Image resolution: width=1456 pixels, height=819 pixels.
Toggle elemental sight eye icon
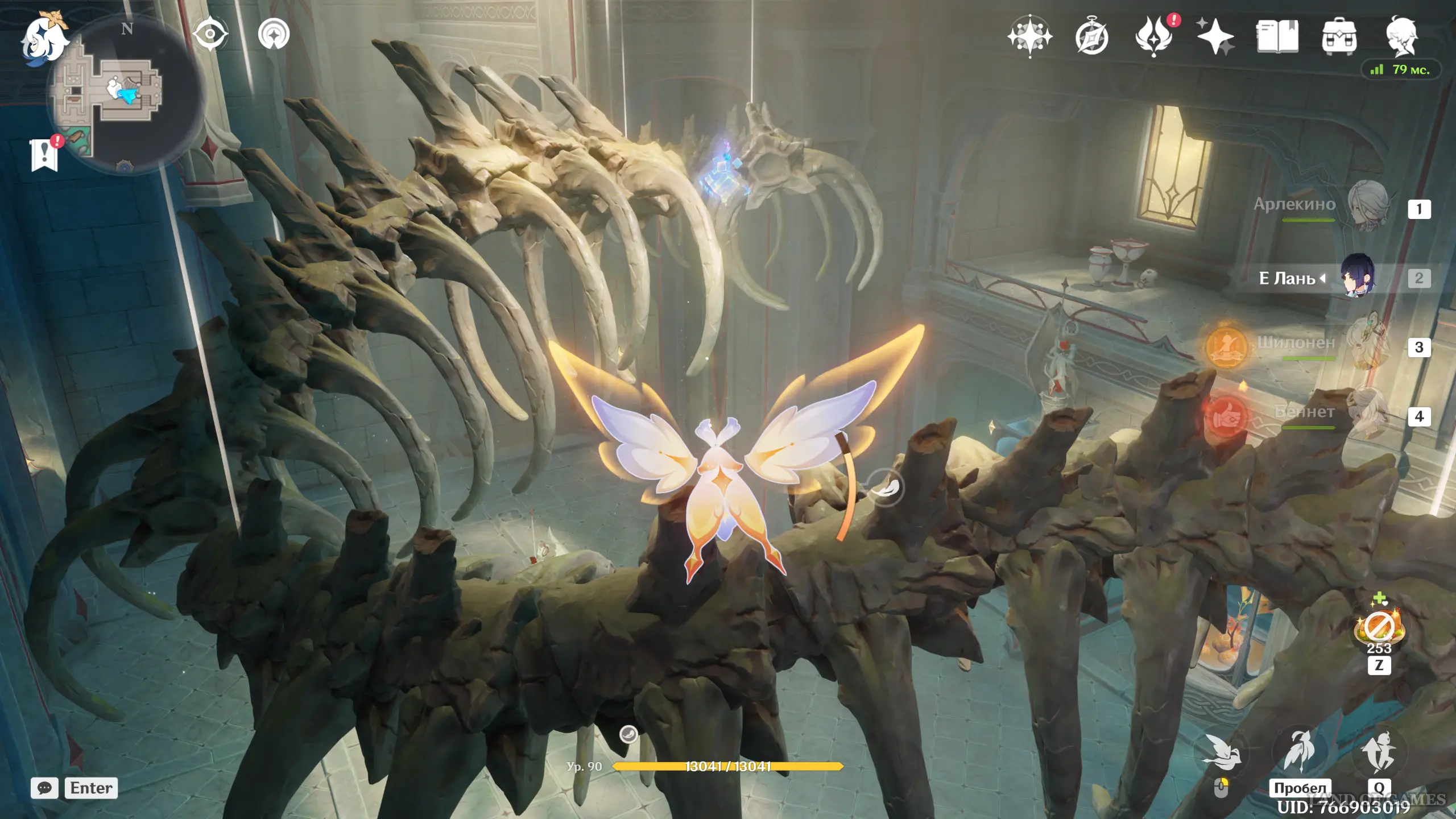[210, 34]
